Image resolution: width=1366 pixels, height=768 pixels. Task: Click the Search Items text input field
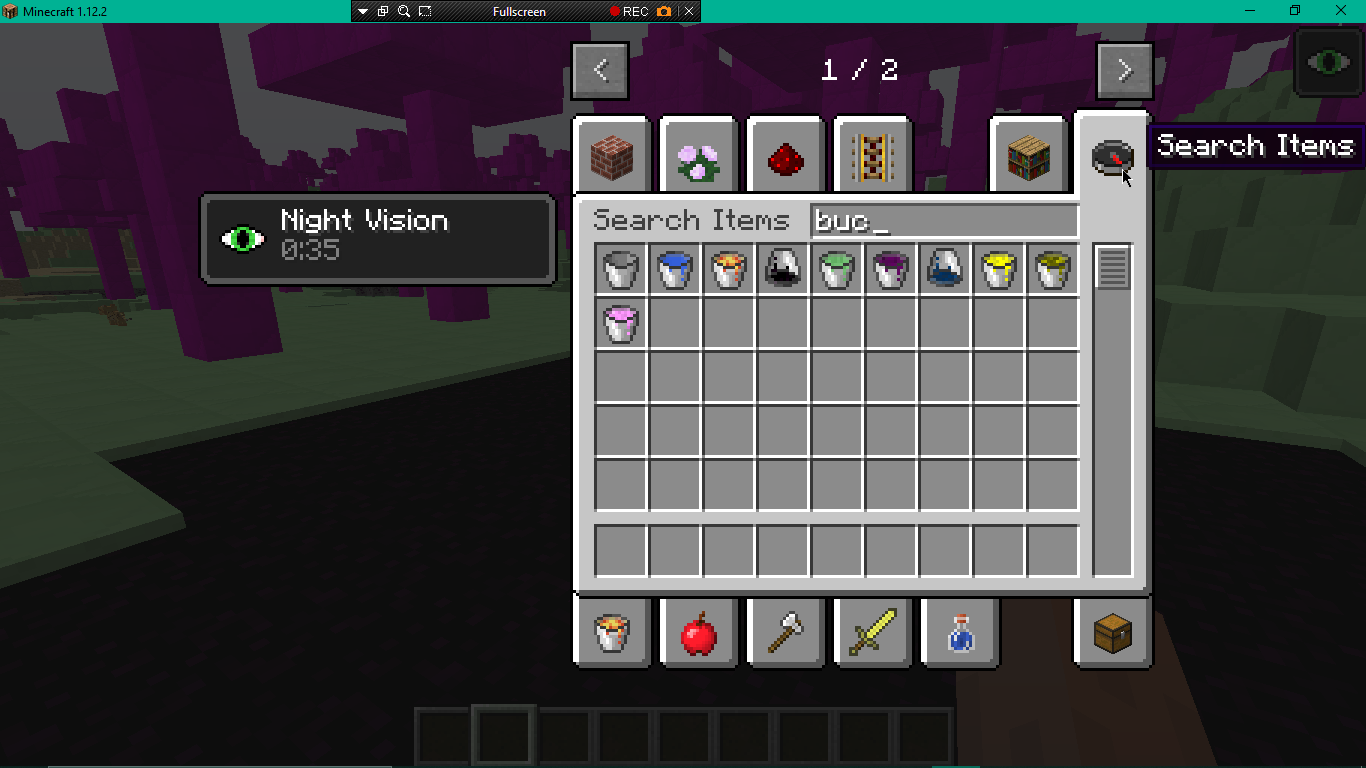(x=944, y=220)
